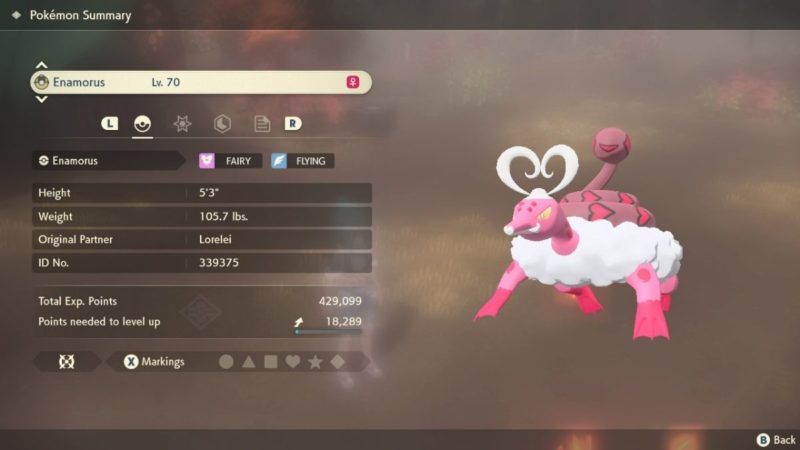Select the Poké Ball summary tab
This screenshot has width=800, height=450.
pos(143,124)
